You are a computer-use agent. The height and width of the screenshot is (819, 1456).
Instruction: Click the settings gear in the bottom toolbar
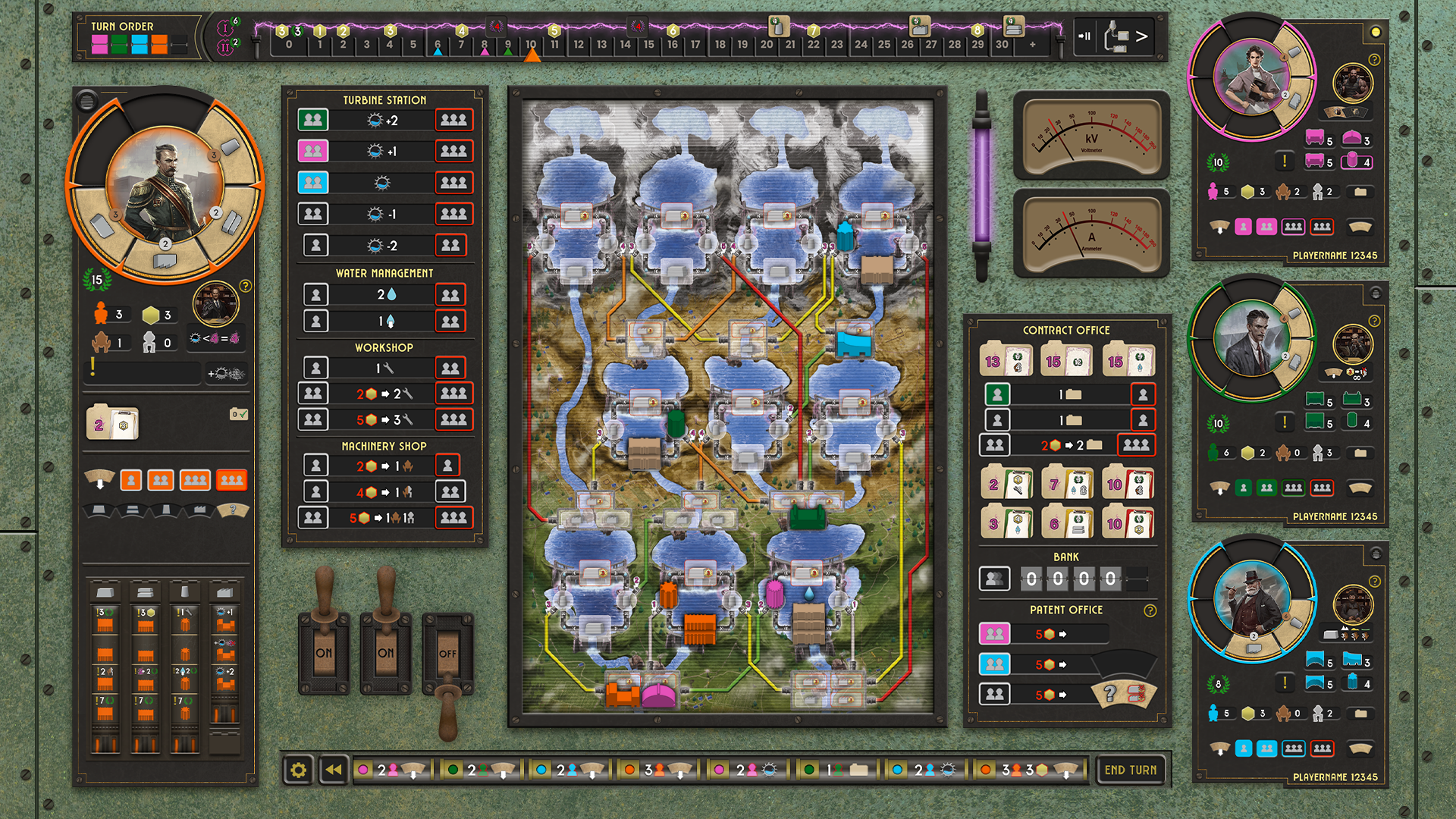(297, 770)
